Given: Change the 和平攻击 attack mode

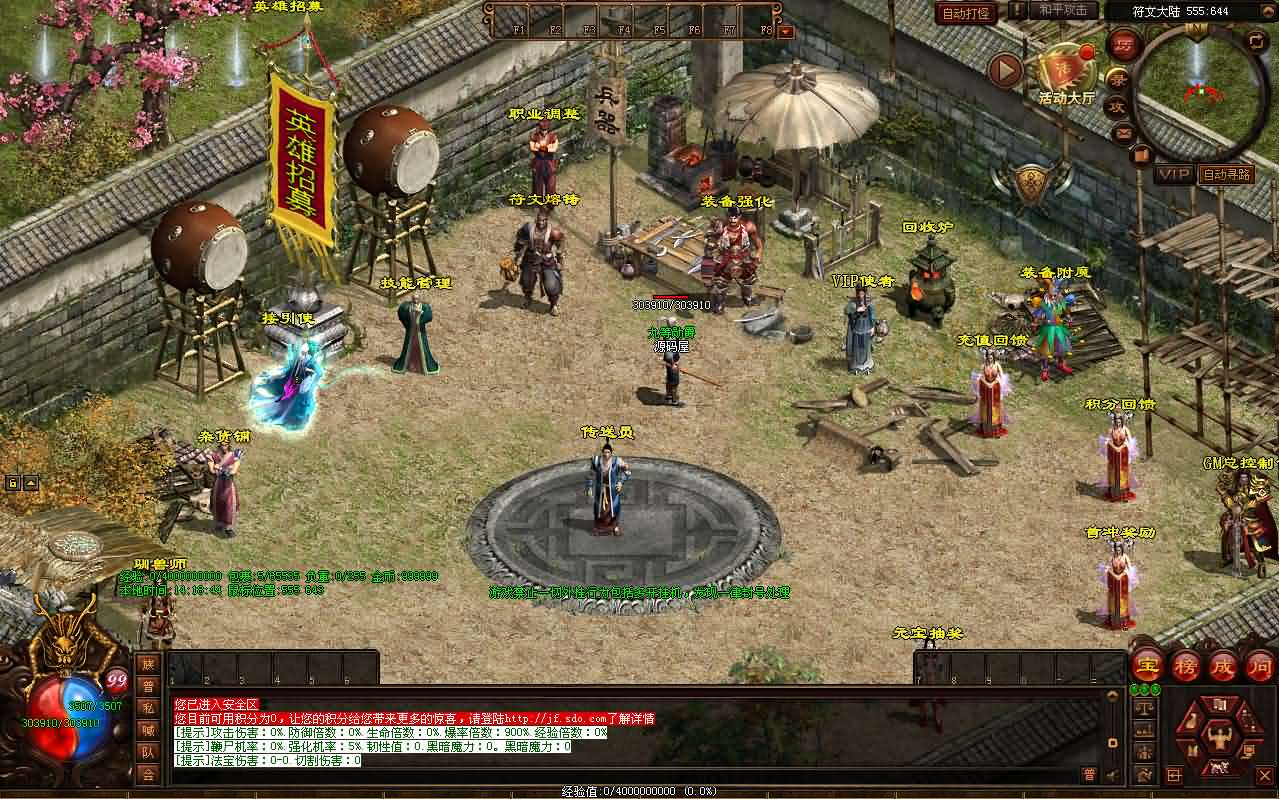Looking at the screenshot, I should (x=1063, y=11).
